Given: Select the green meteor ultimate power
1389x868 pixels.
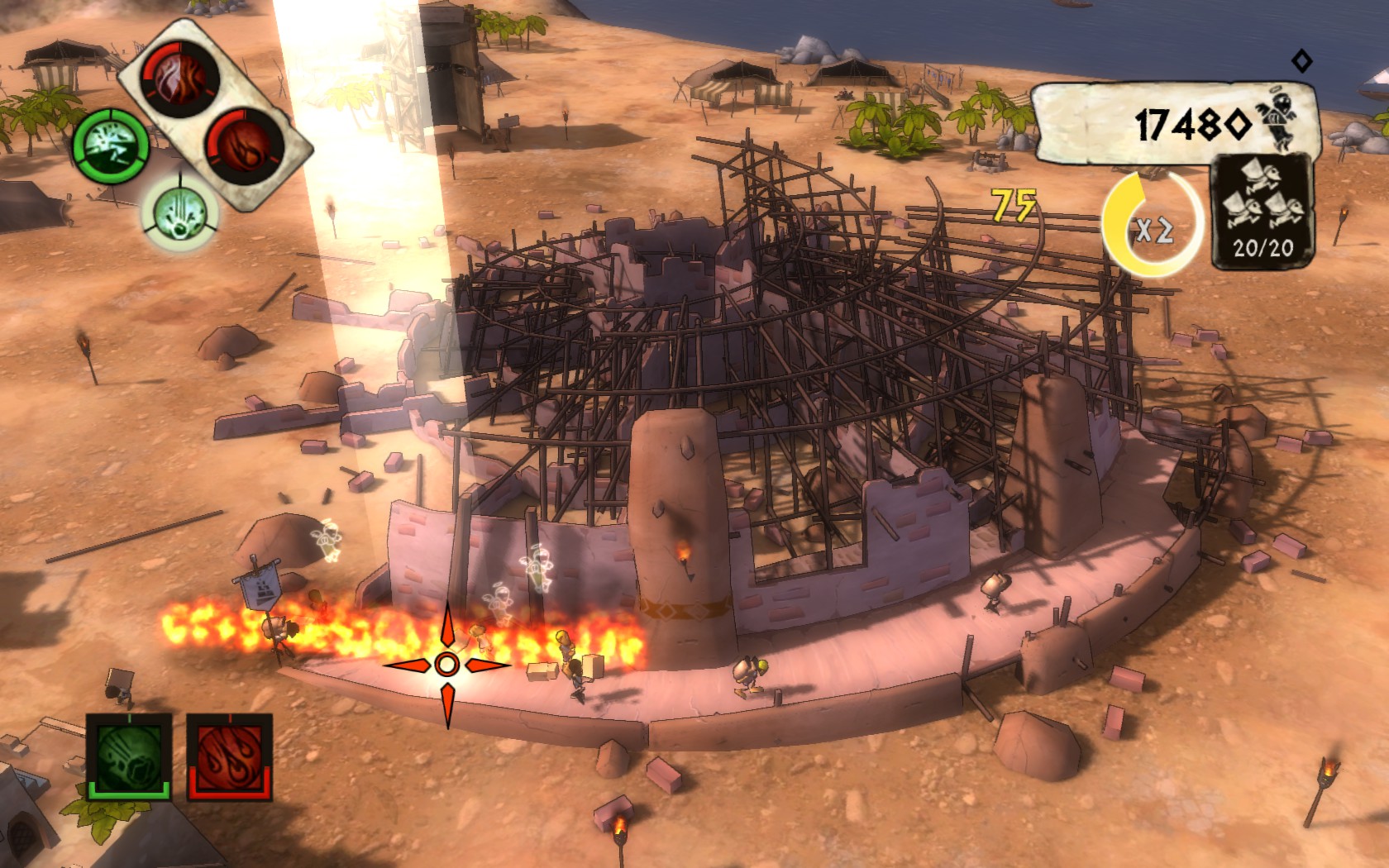Looking at the screenshot, I should [x=130, y=756].
